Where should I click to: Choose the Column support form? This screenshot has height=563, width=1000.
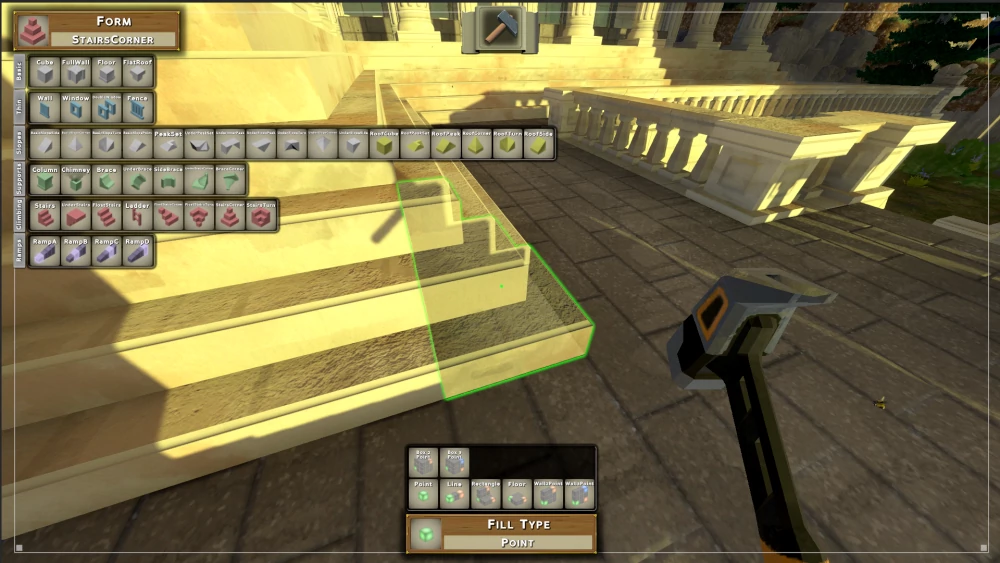45,180
